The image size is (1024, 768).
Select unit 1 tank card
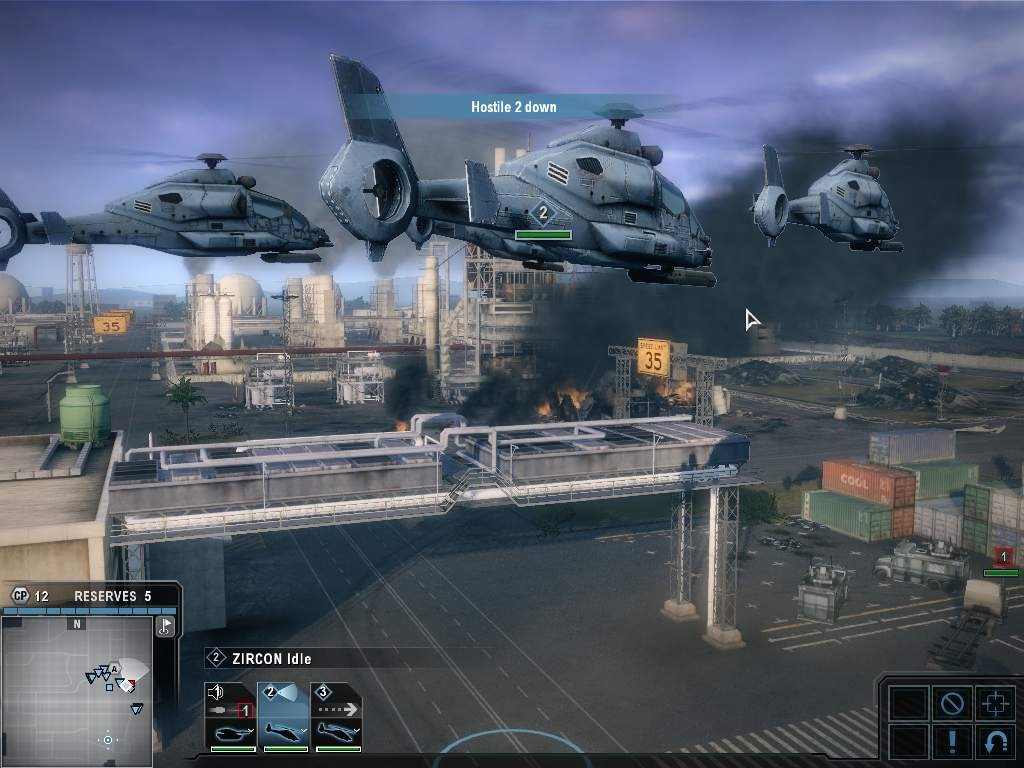tap(230, 717)
